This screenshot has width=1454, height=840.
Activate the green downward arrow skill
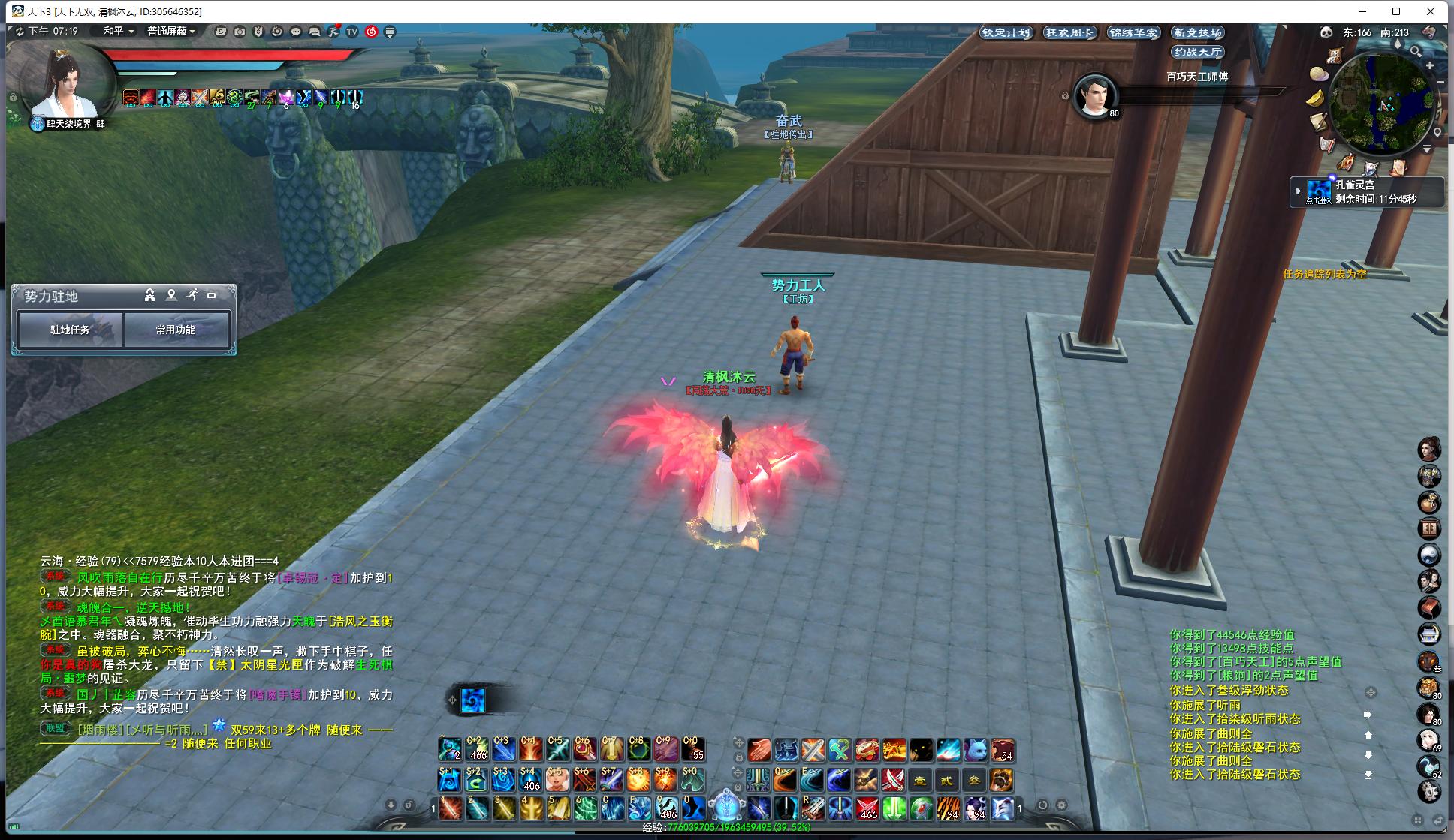(894, 808)
